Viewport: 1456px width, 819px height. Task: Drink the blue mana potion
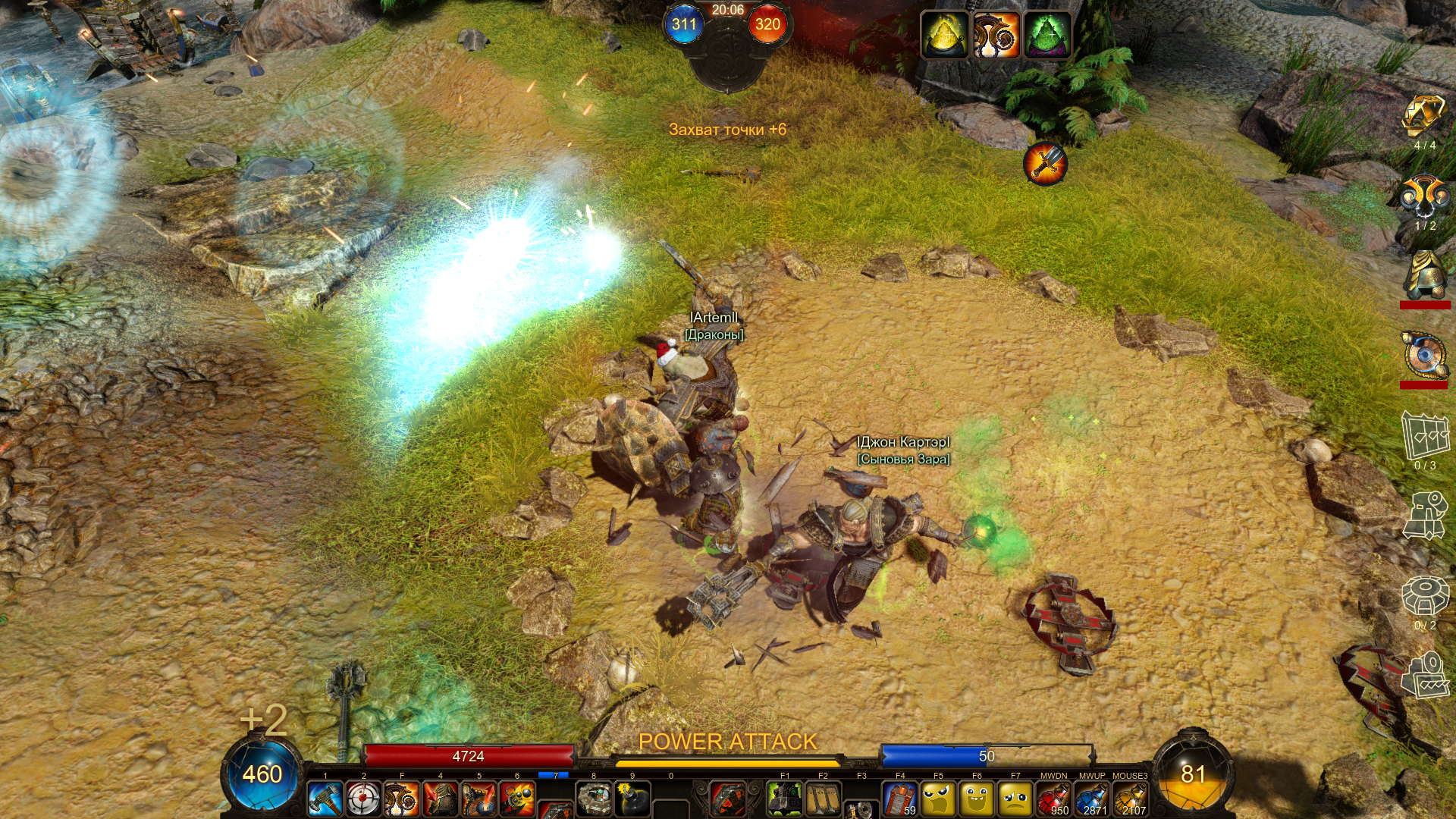coord(1092,799)
